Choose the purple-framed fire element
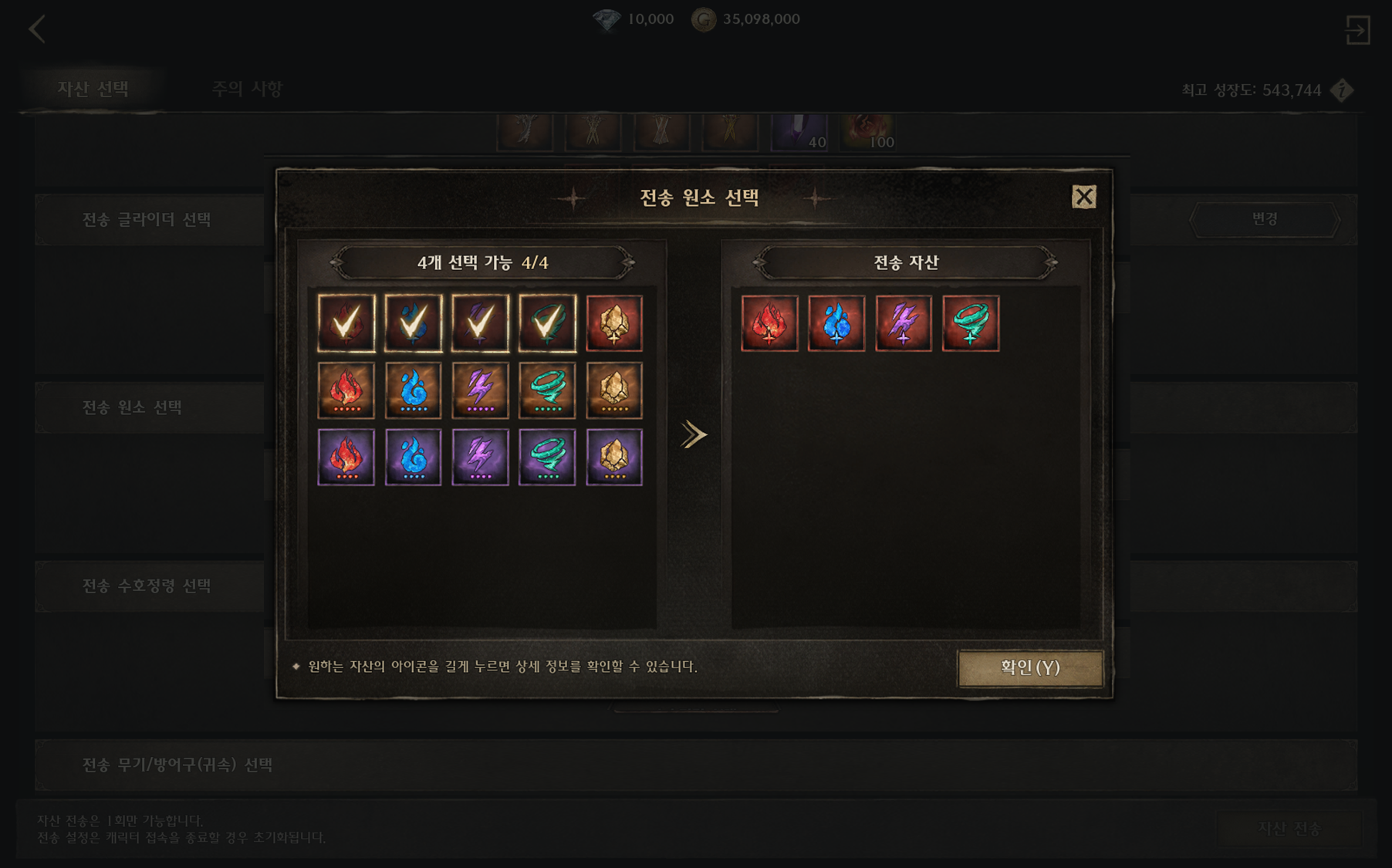Viewport: 1392px width, 868px height. coord(346,458)
